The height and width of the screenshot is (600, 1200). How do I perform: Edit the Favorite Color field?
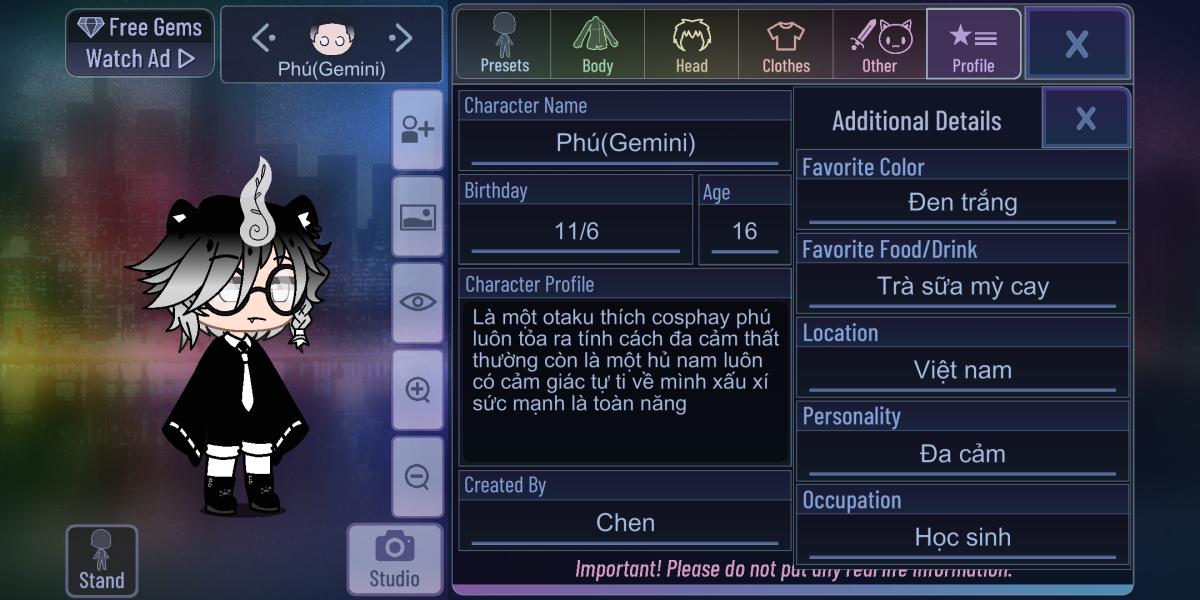click(962, 203)
